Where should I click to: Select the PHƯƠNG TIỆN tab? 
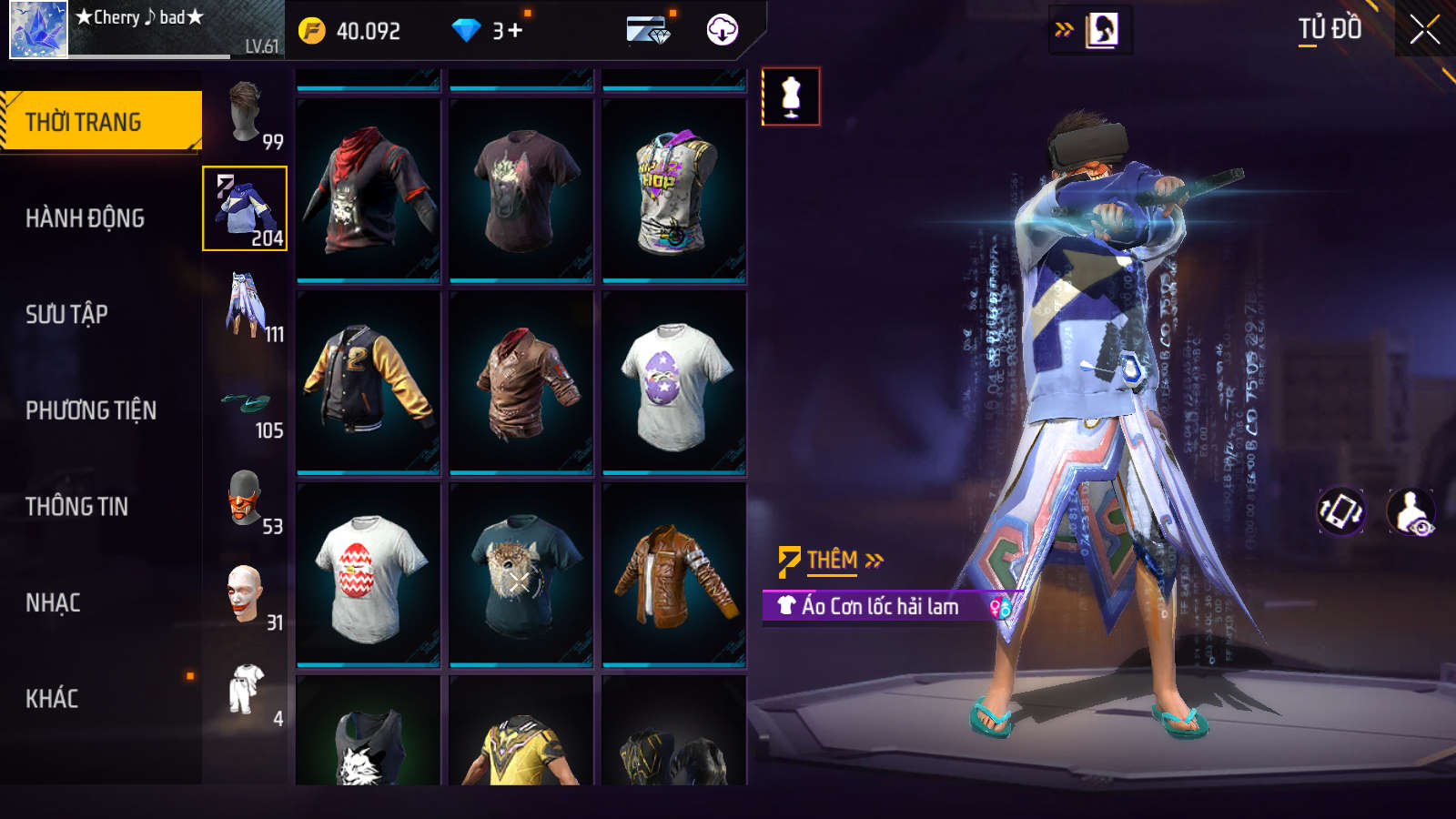coord(91,410)
